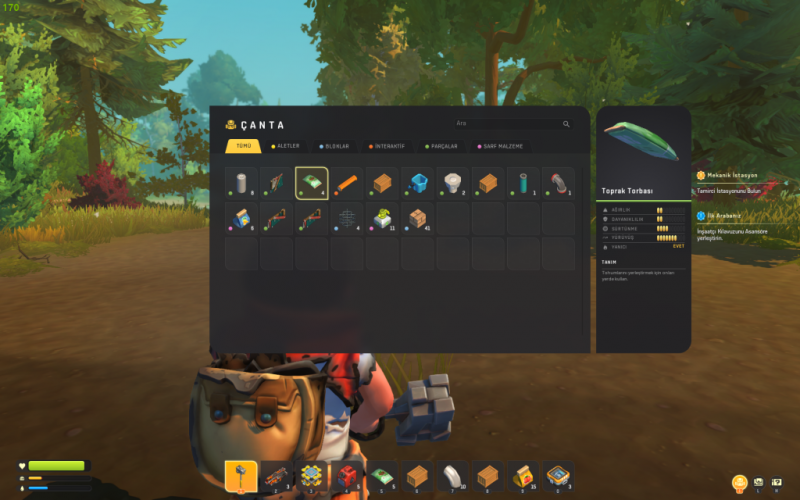800x500 pixels.
Task: Select the grey concrete cylinder slot
Action: [241, 184]
